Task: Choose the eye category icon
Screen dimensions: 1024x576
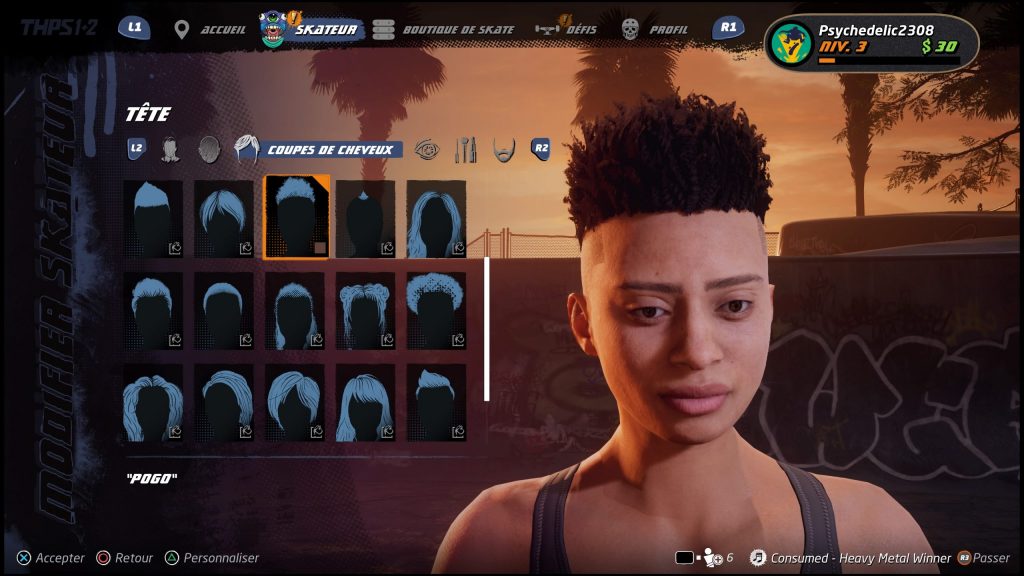Action: (x=426, y=150)
